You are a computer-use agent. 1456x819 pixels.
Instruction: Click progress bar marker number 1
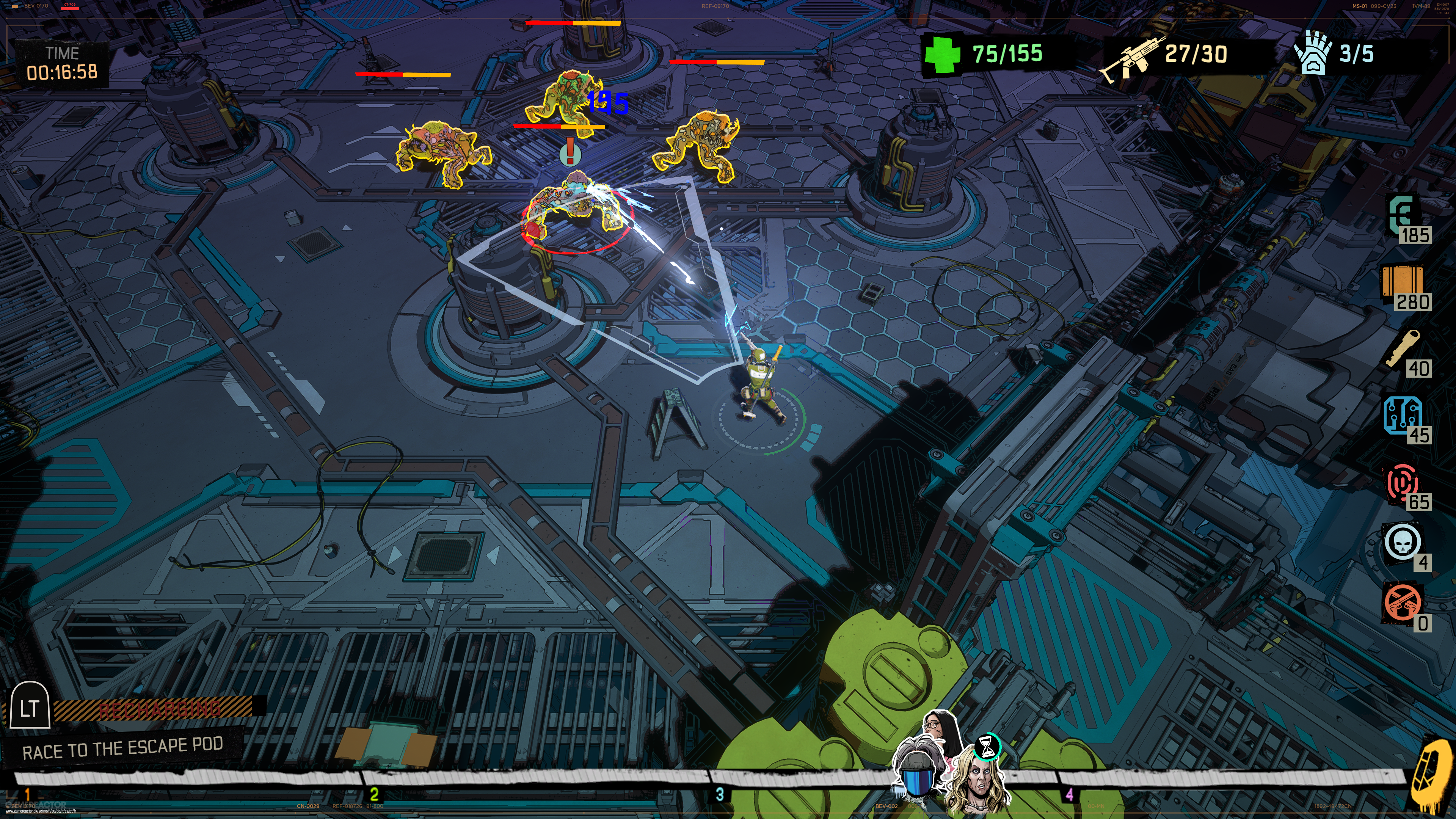click(27, 794)
